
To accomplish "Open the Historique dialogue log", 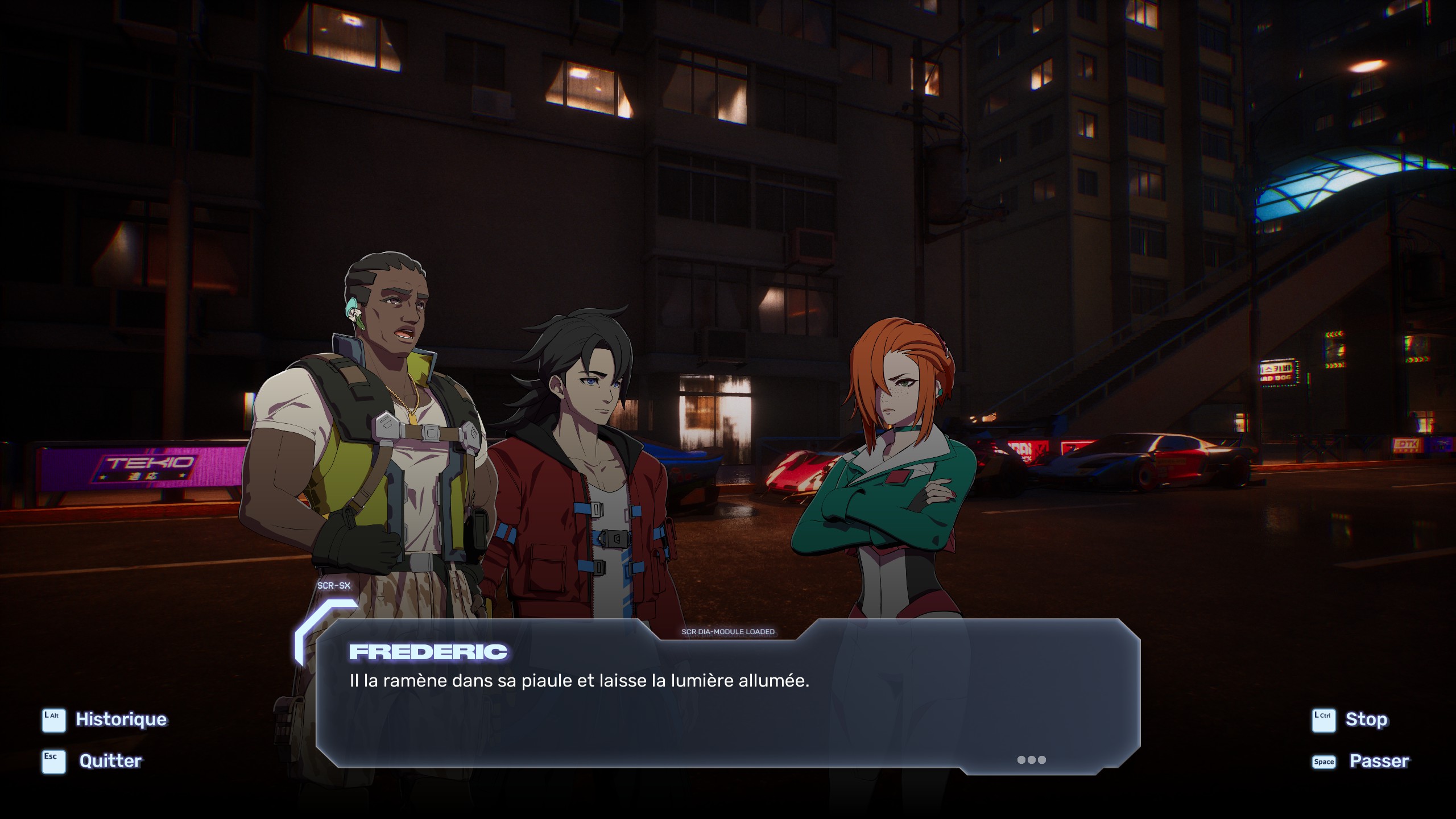I will pos(121,719).
